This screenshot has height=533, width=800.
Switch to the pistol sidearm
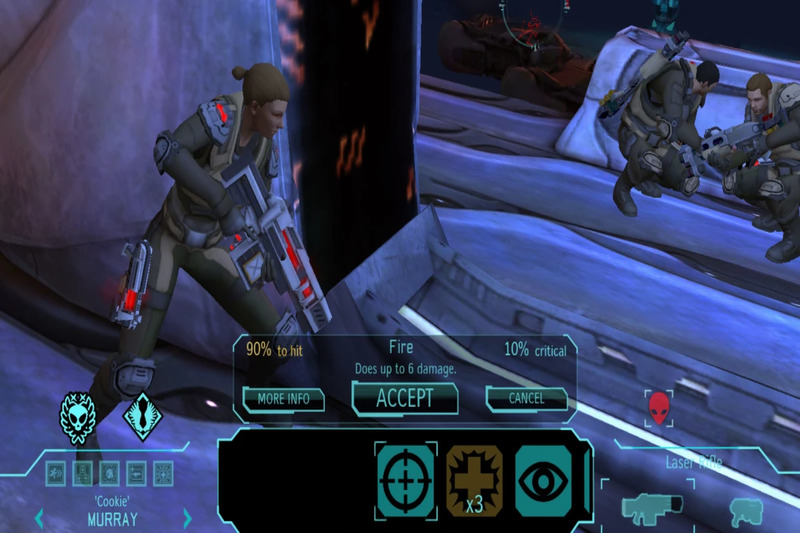[x=745, y=508]
